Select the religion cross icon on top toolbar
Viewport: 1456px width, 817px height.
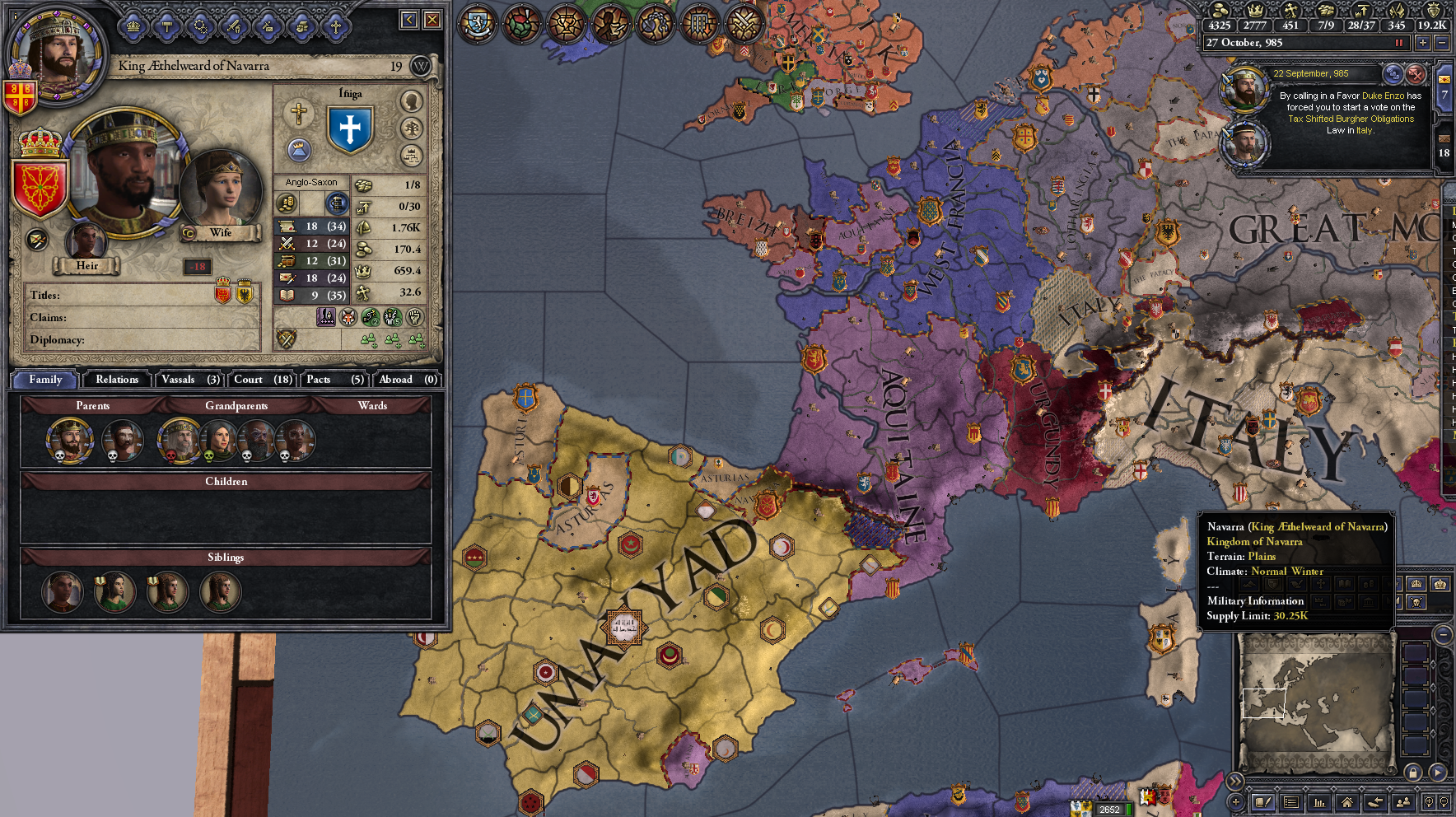[334, 27]
